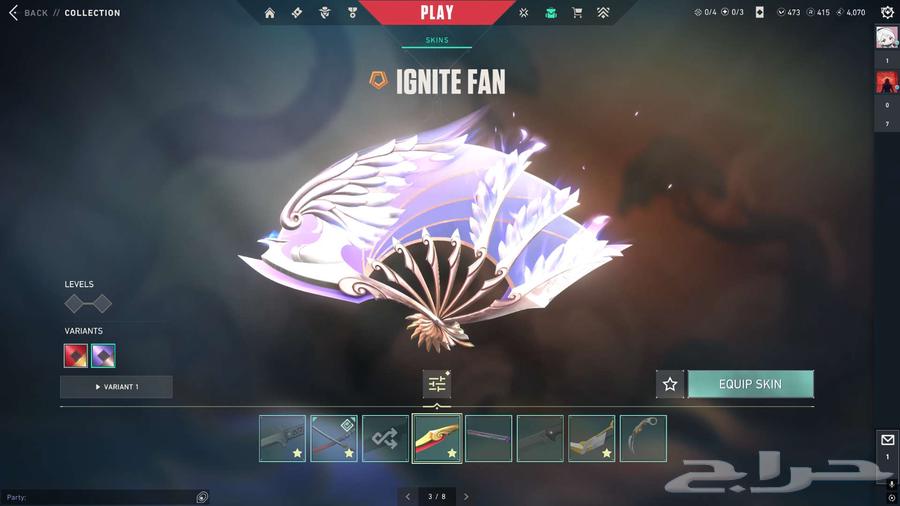
Task: Open the skin filter sliders button
Action: point(437,384)
